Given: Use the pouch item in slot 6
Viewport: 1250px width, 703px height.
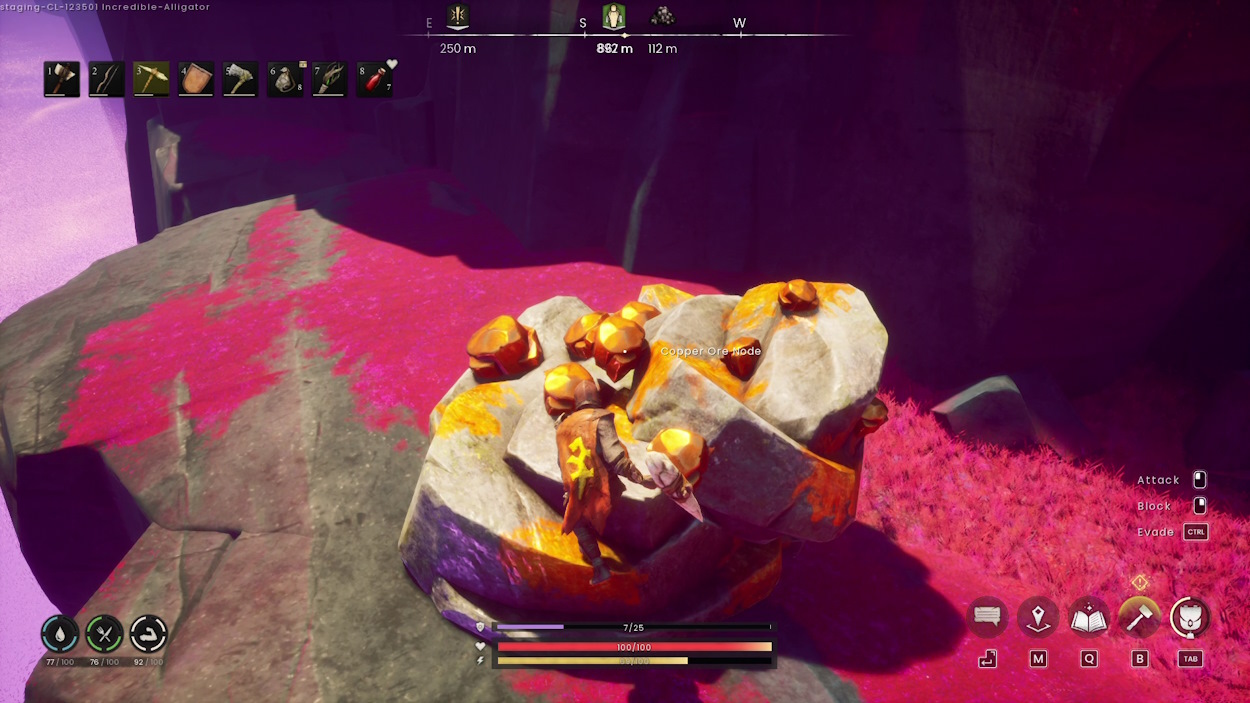Looking at the screenshot, I should [x=285, y=79].
